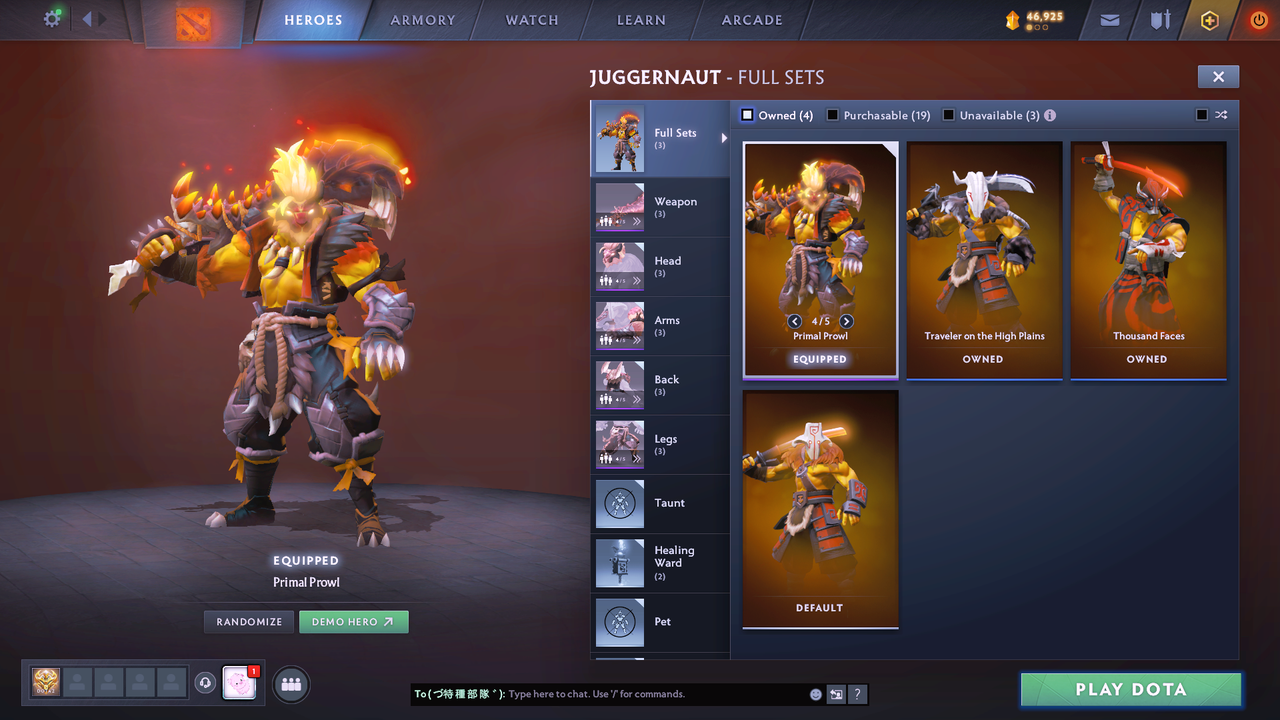Toggle the Owned (4) filter checkbox
1280x720 pixels.
[x=746, y=115]
